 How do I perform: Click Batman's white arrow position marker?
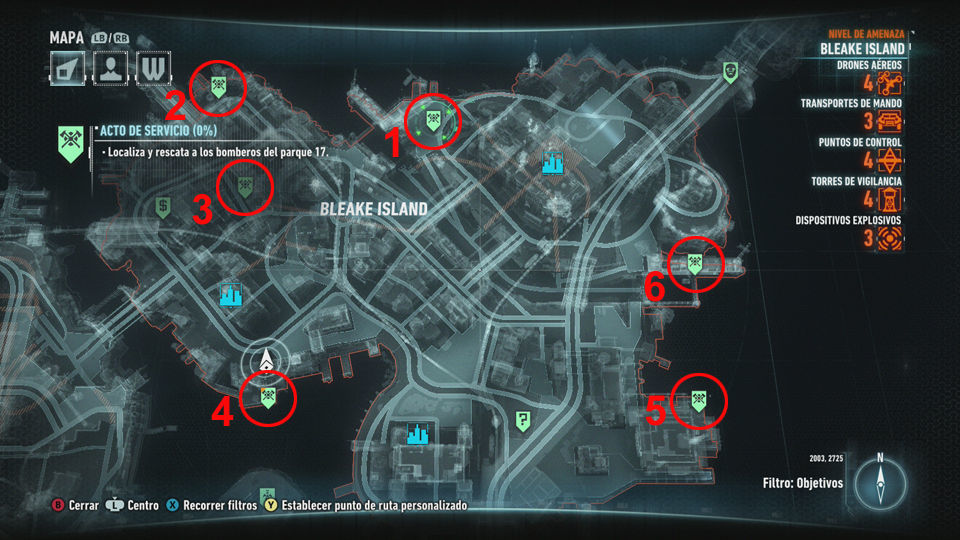tap(266, 360)
